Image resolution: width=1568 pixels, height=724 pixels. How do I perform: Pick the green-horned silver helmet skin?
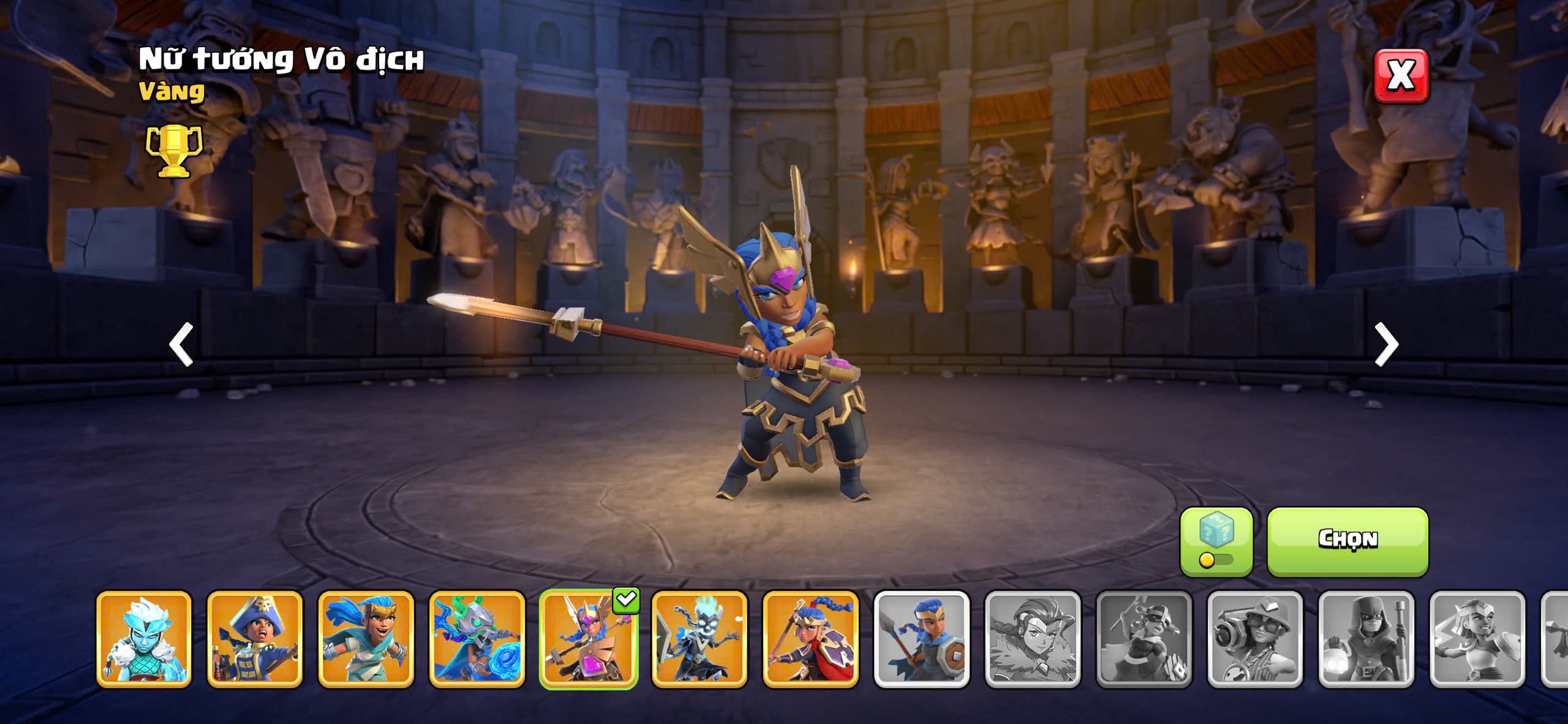tap(477, 638)
